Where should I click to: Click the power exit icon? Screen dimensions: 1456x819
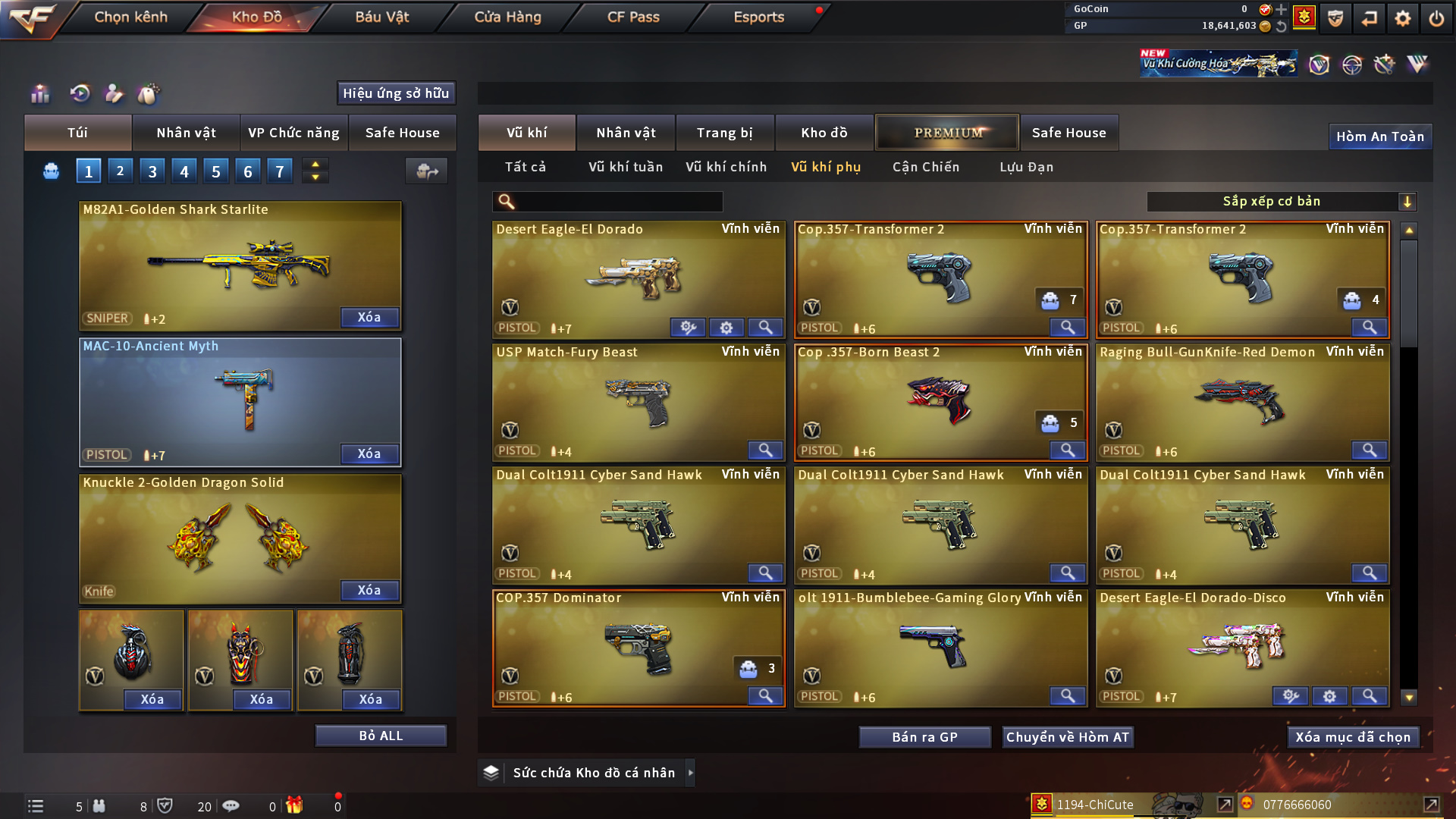point(1436,18)
